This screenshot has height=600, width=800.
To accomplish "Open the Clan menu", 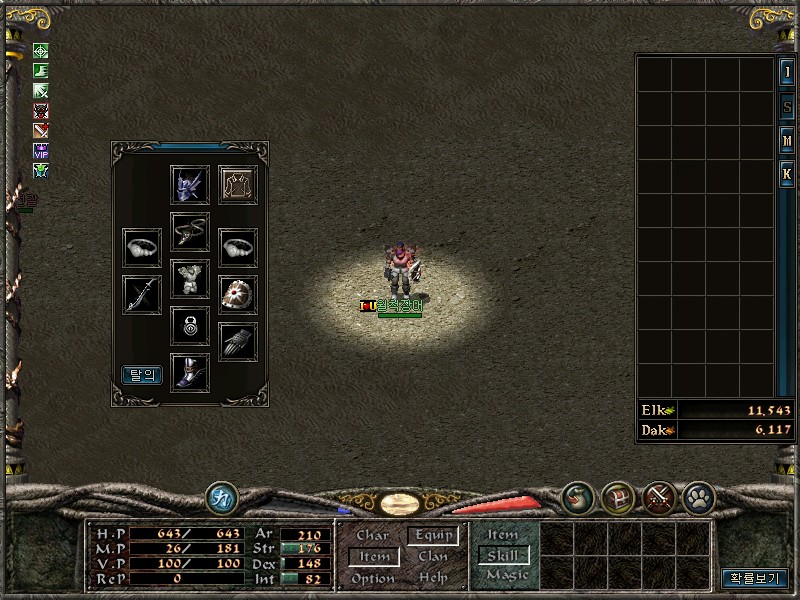I will (434, 557).
